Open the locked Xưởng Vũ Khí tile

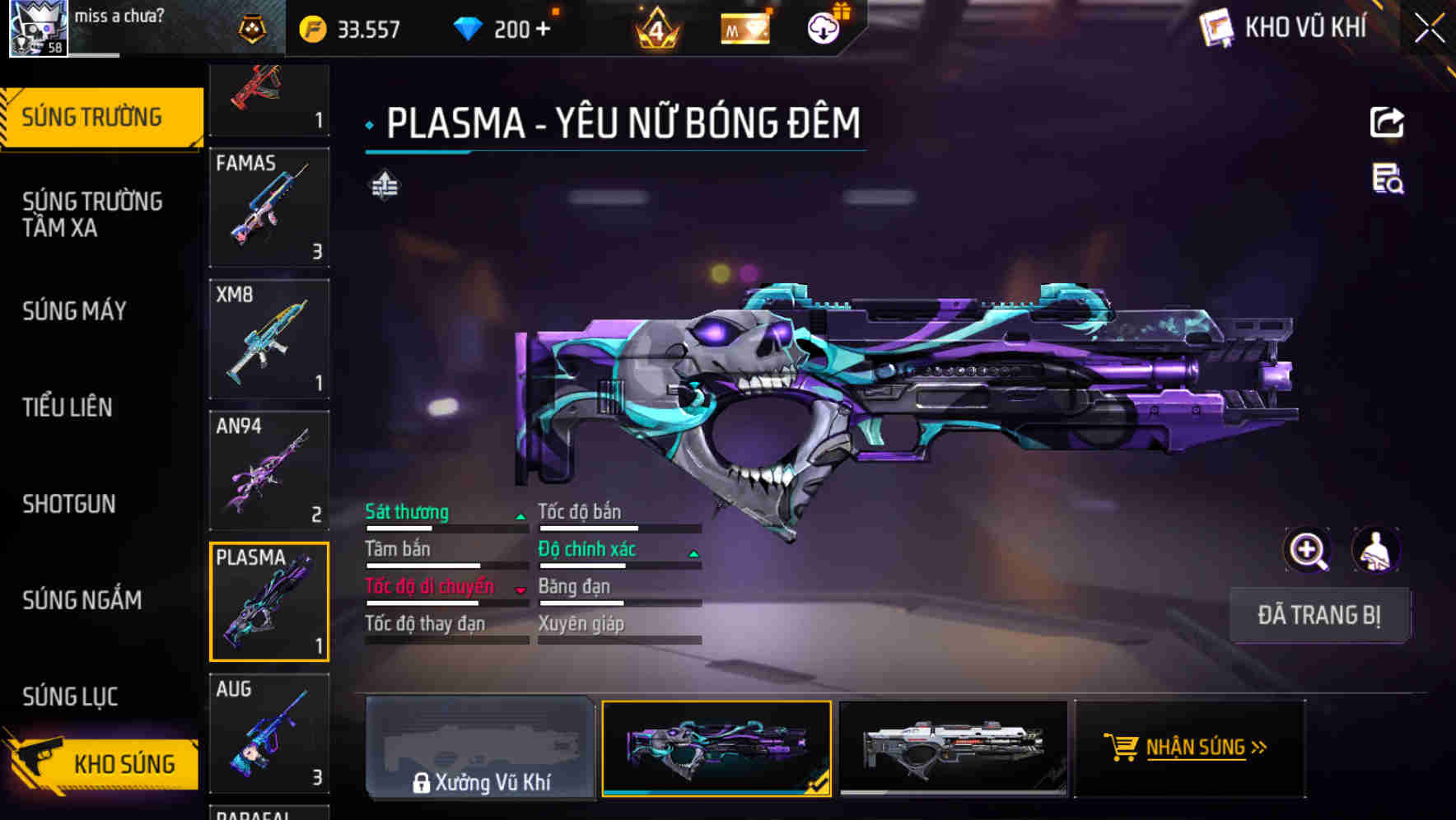pyautogui.click(x=480, y=748)
